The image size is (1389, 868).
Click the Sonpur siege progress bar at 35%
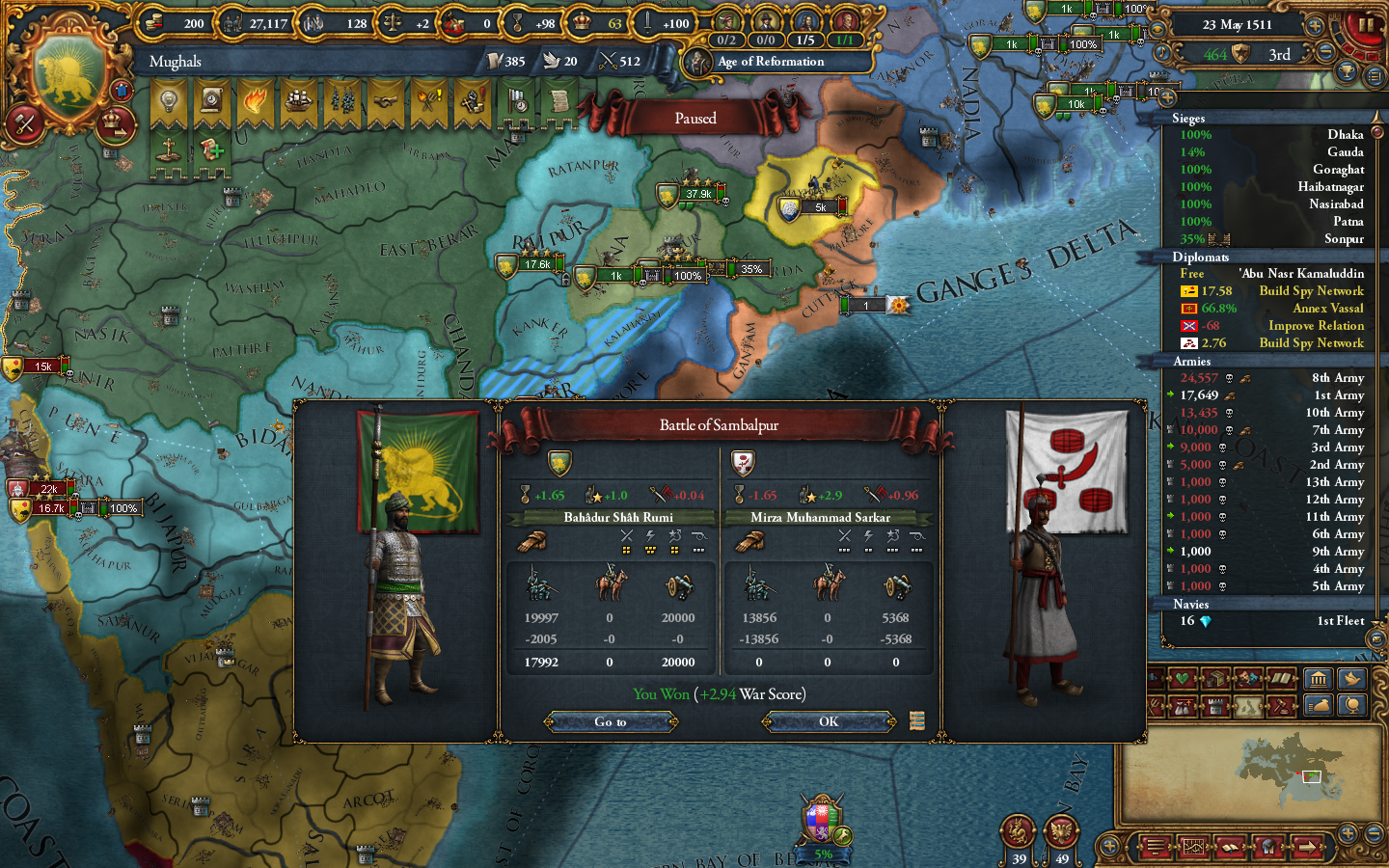coord(1194,239)
